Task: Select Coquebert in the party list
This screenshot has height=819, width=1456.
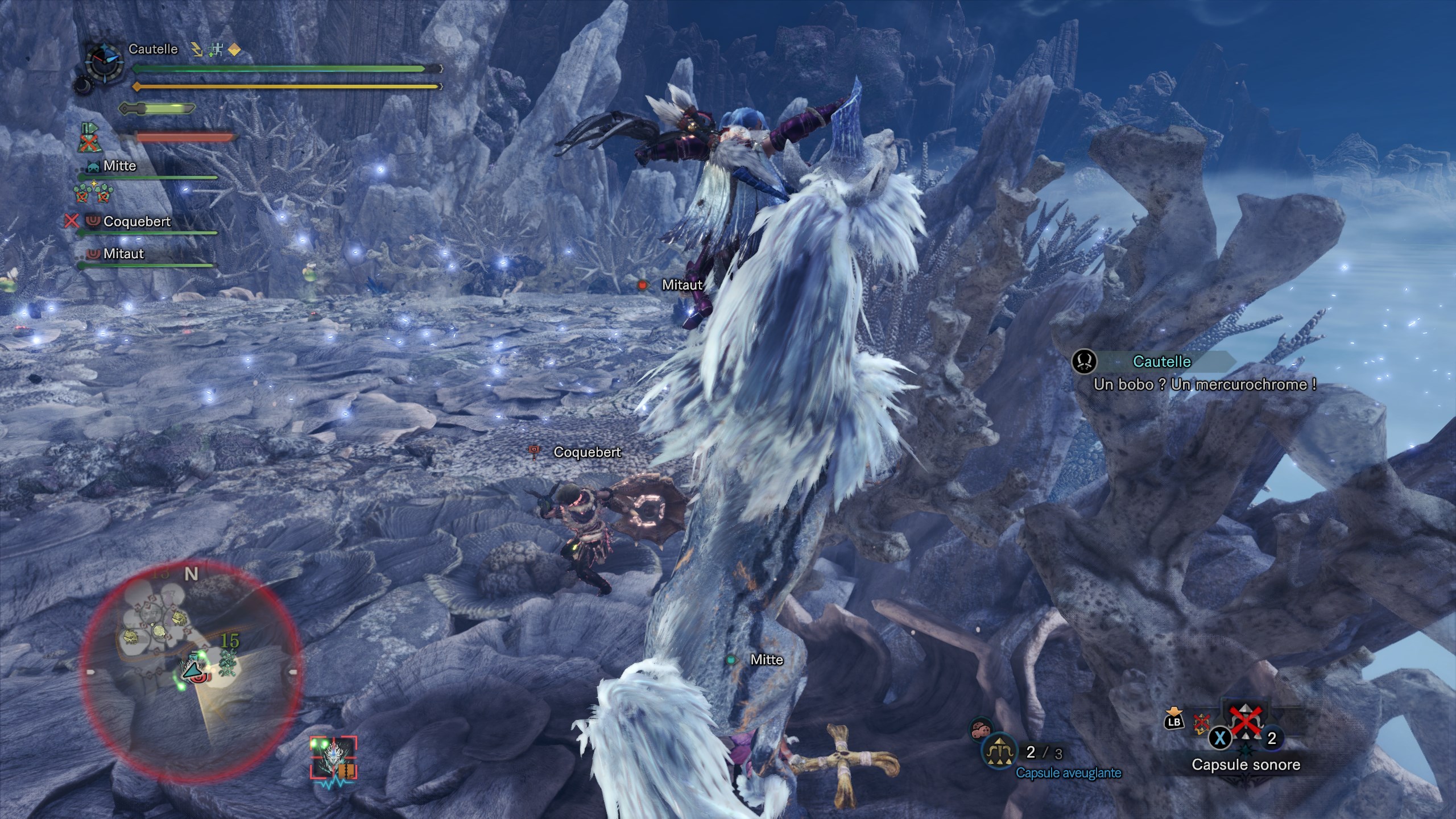Action: (136, 221)
